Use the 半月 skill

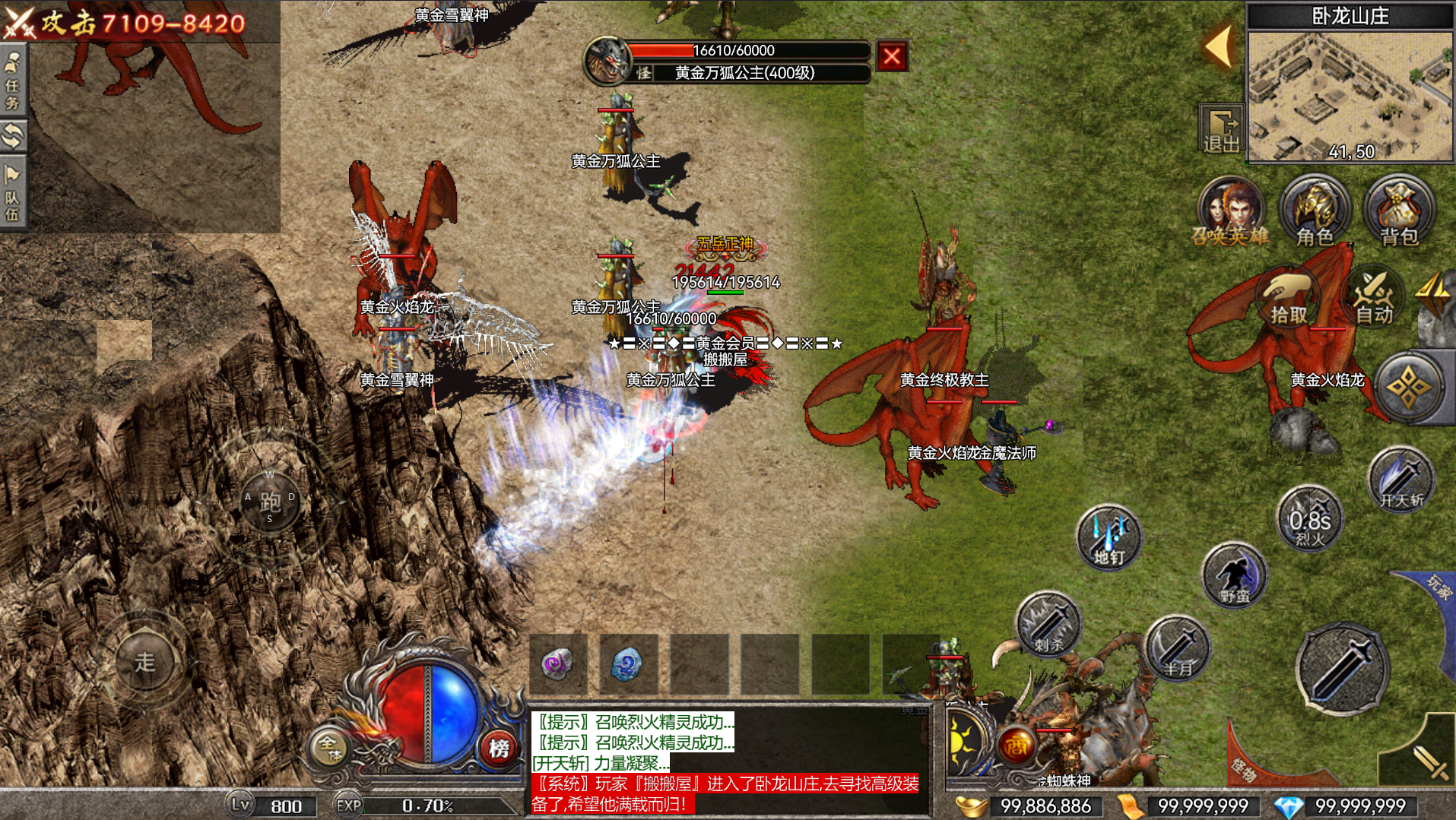[1177, 649]
